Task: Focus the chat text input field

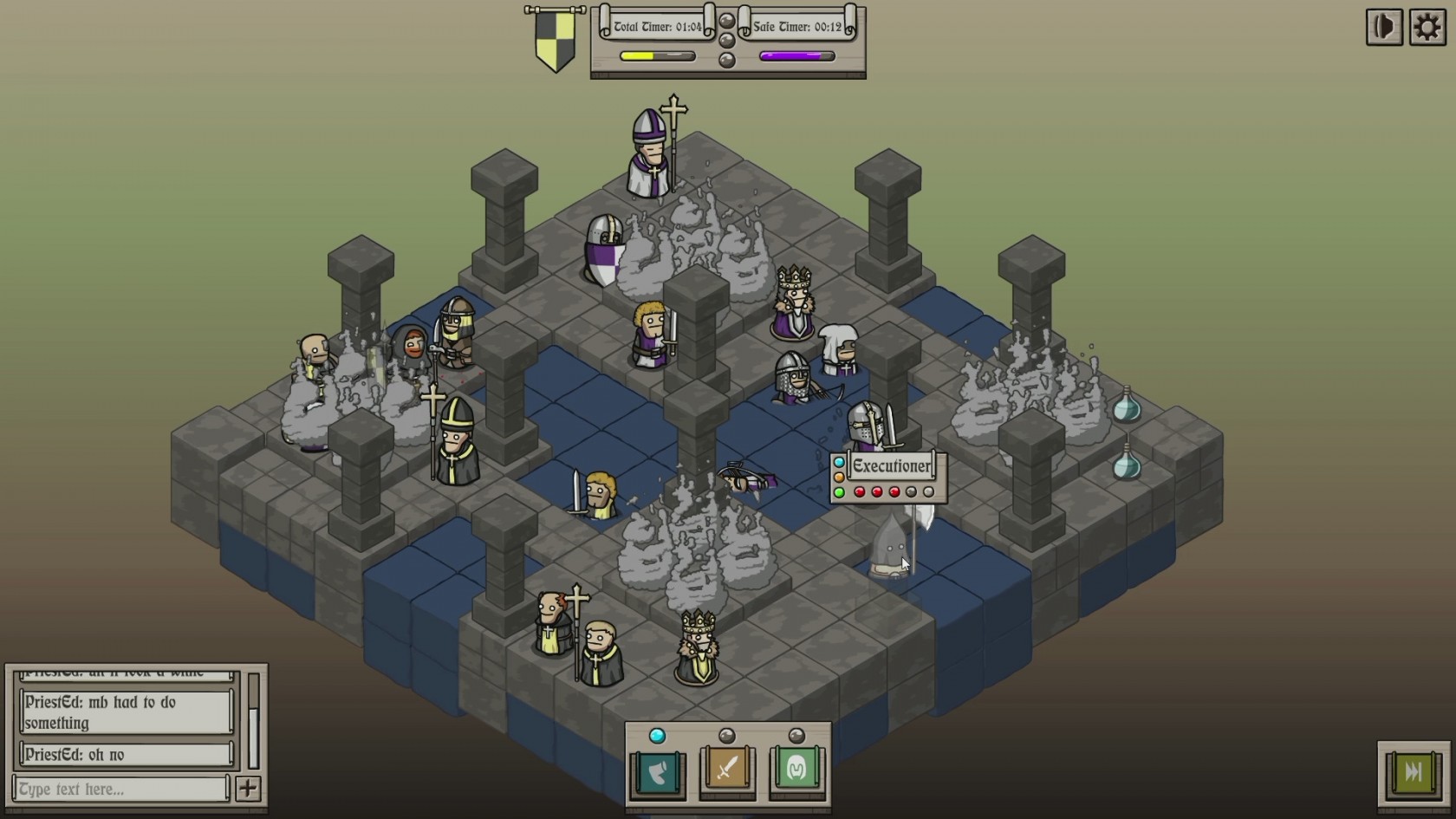Action: coord(121,789)
